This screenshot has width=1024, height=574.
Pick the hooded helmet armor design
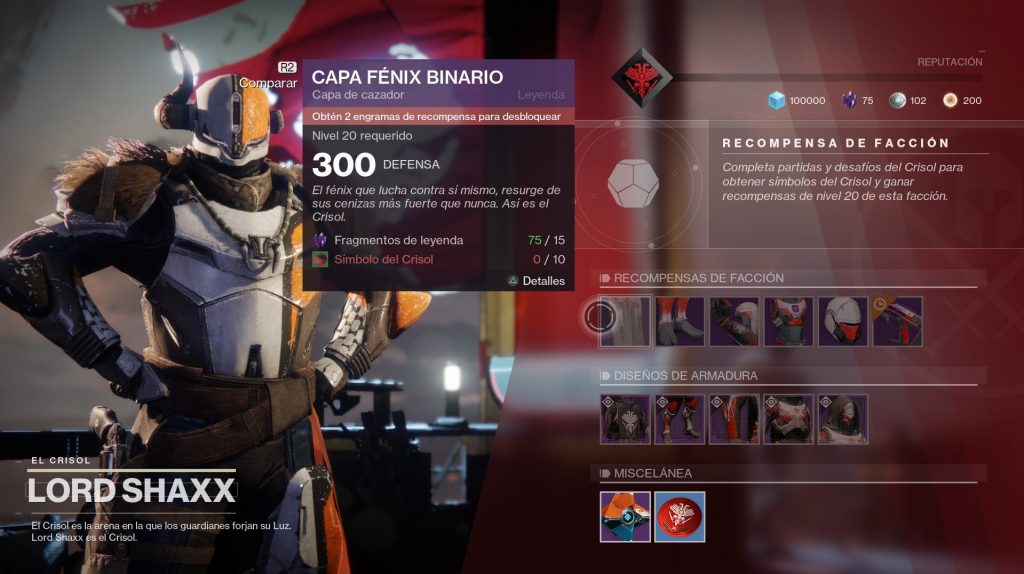coord(842,419)
